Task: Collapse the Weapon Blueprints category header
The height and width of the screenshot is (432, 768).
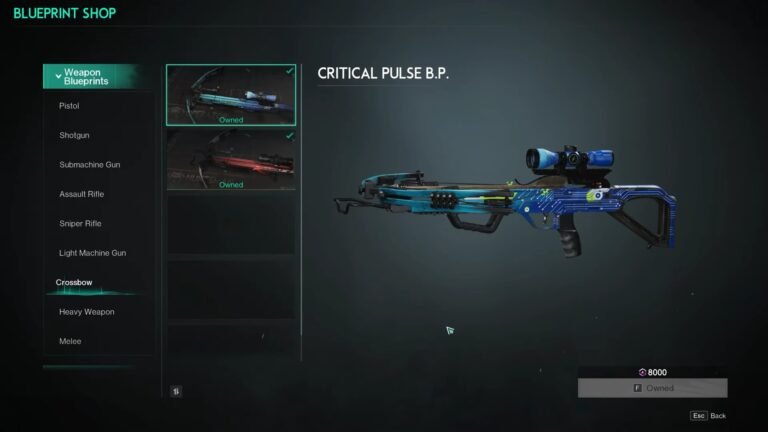Action: (98, 76)
